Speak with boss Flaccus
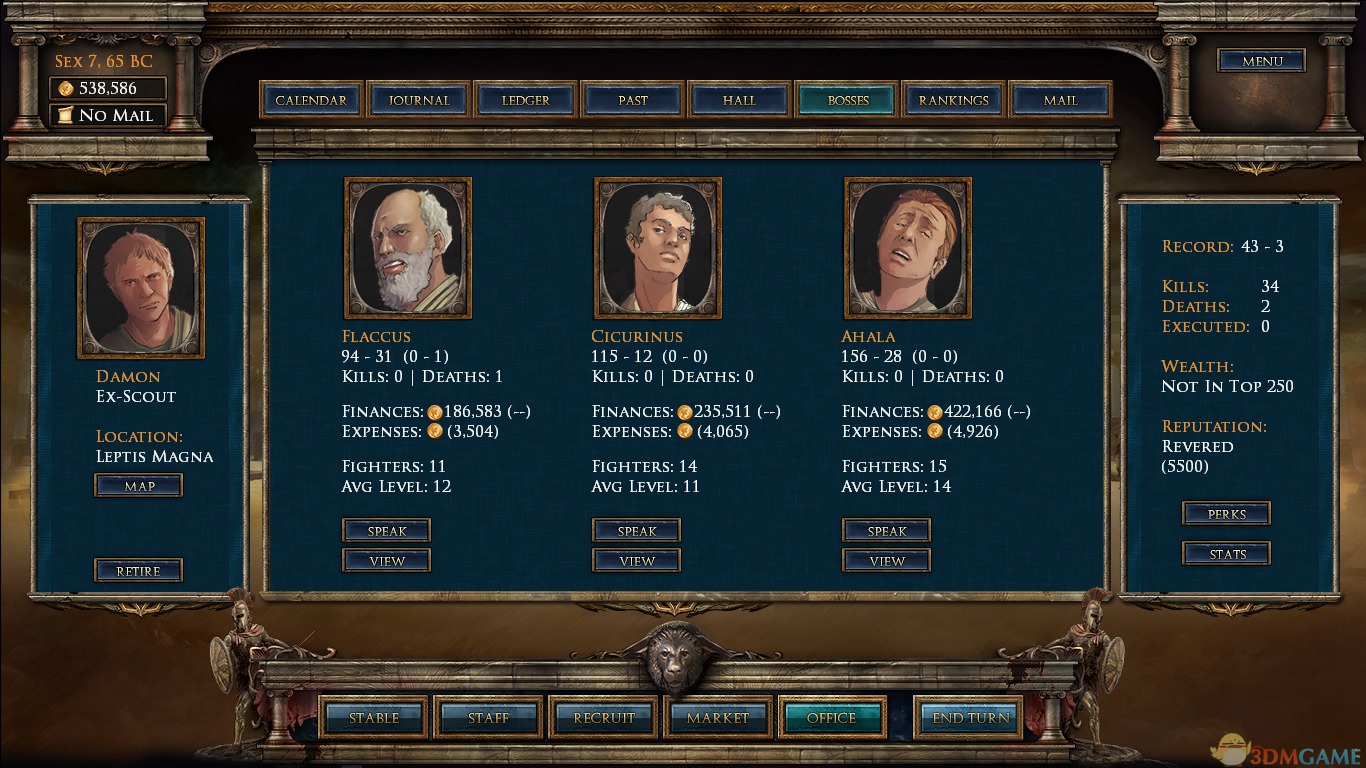 coord(387,531)
